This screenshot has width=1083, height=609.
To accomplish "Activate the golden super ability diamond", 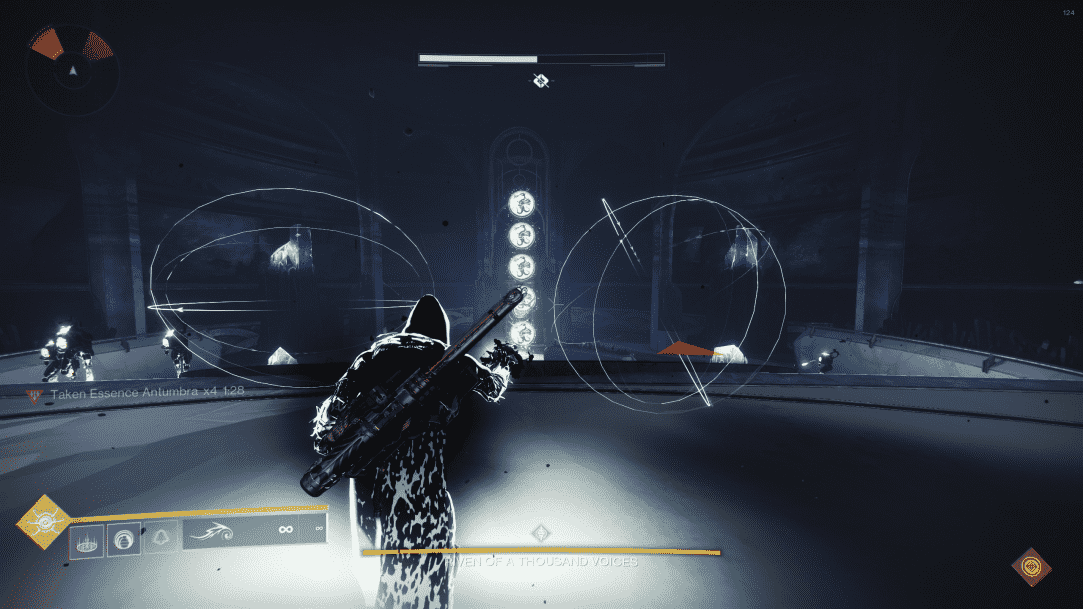I will point(44,521).
